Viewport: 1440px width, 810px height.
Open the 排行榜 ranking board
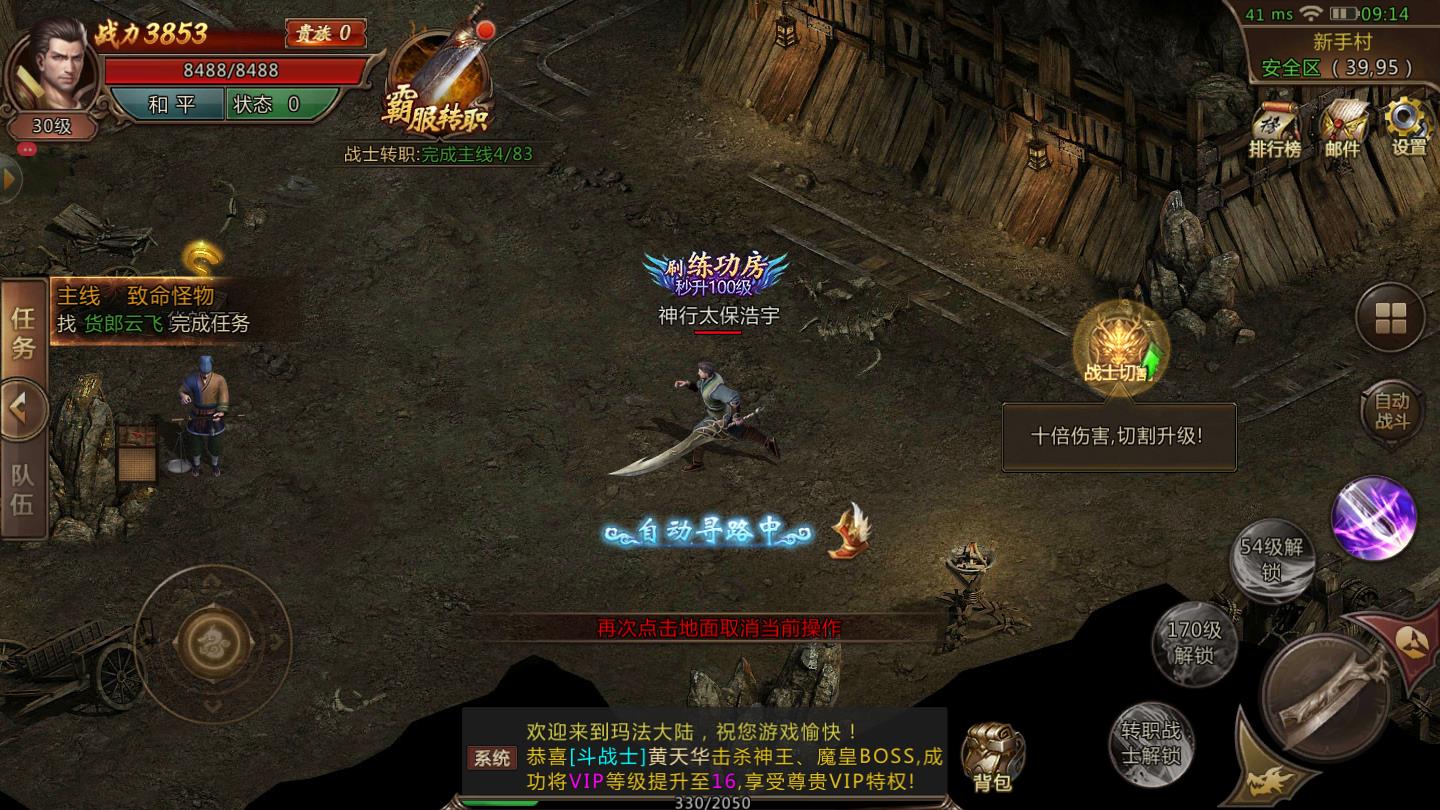[x=1275, y=130]
